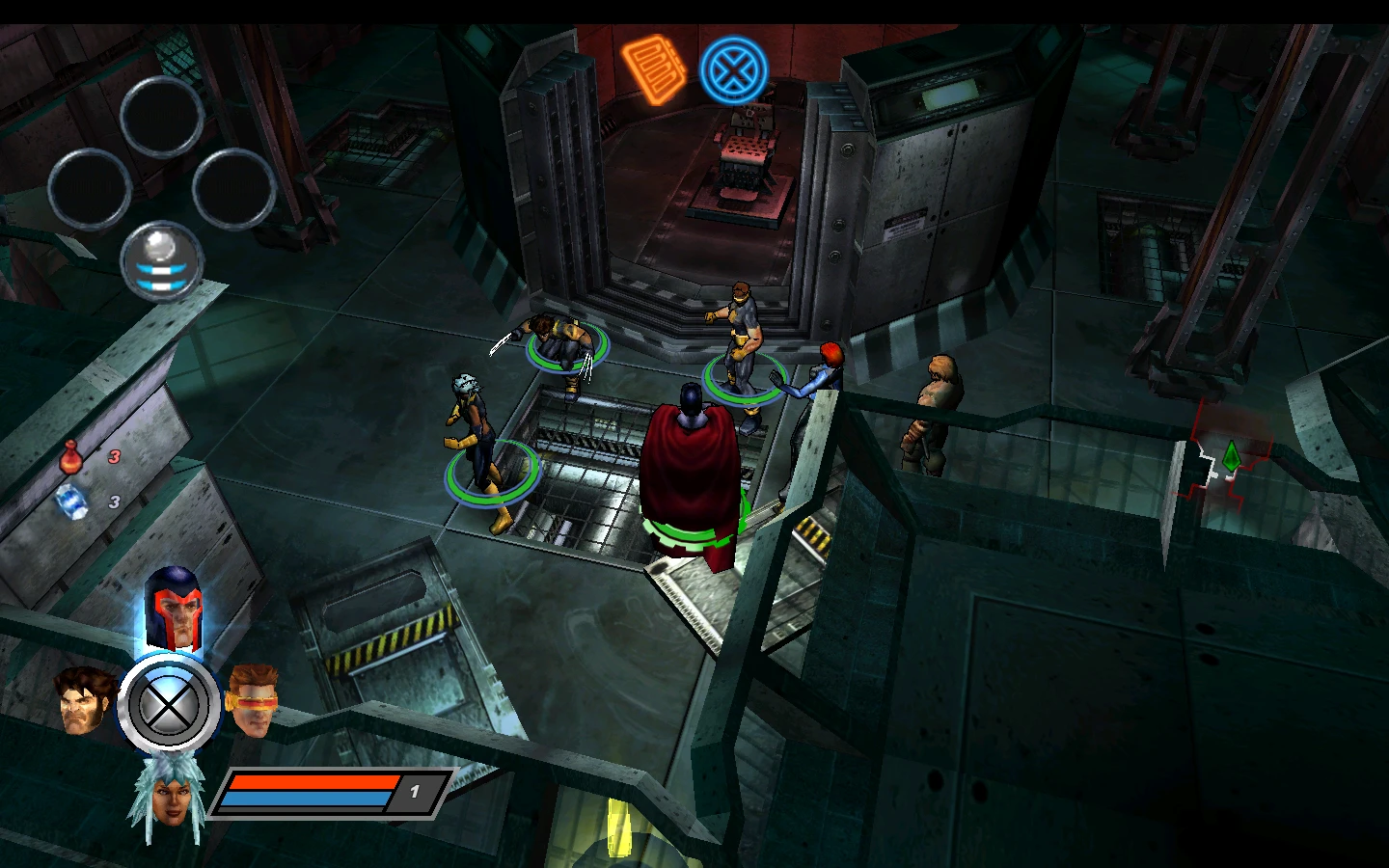Activate the silver orb power slot
This screenshot has height=868, width=1389.
162,260
